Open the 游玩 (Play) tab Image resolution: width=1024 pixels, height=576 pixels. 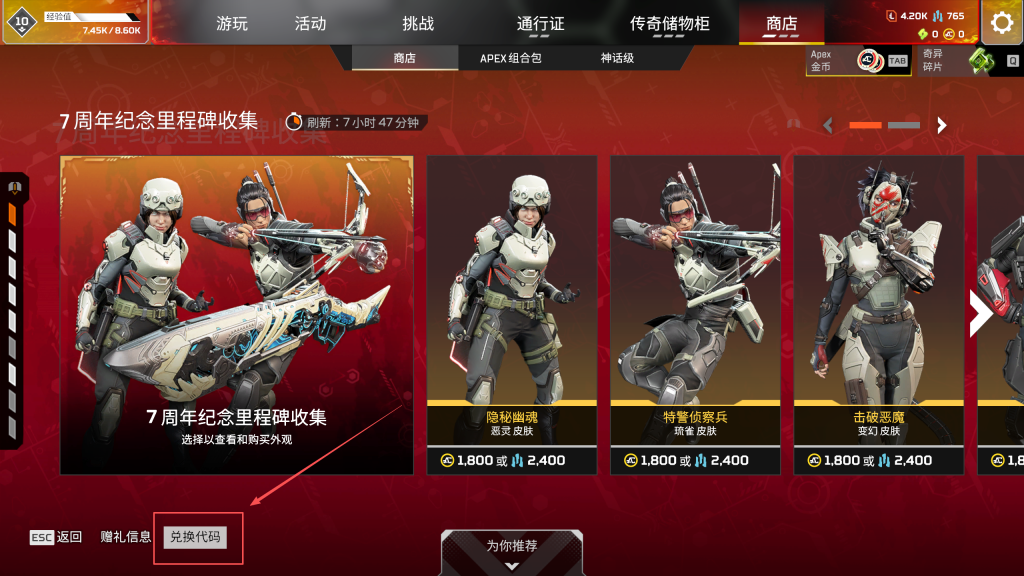tap(232, 23)
